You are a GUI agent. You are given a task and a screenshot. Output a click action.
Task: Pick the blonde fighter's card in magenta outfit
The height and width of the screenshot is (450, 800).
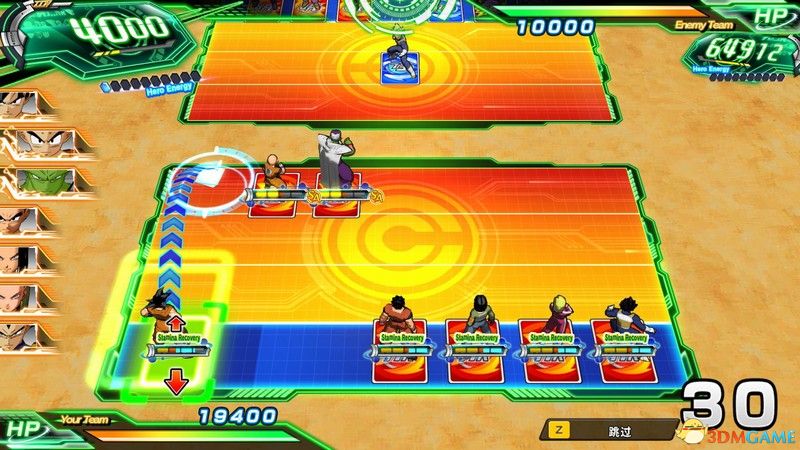point(549,345)
